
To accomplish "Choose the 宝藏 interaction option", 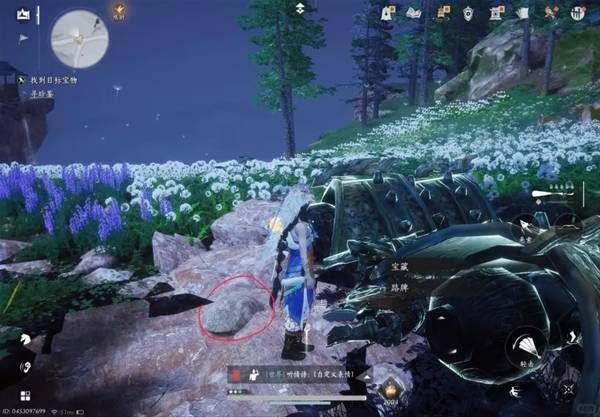I will 398,264.
